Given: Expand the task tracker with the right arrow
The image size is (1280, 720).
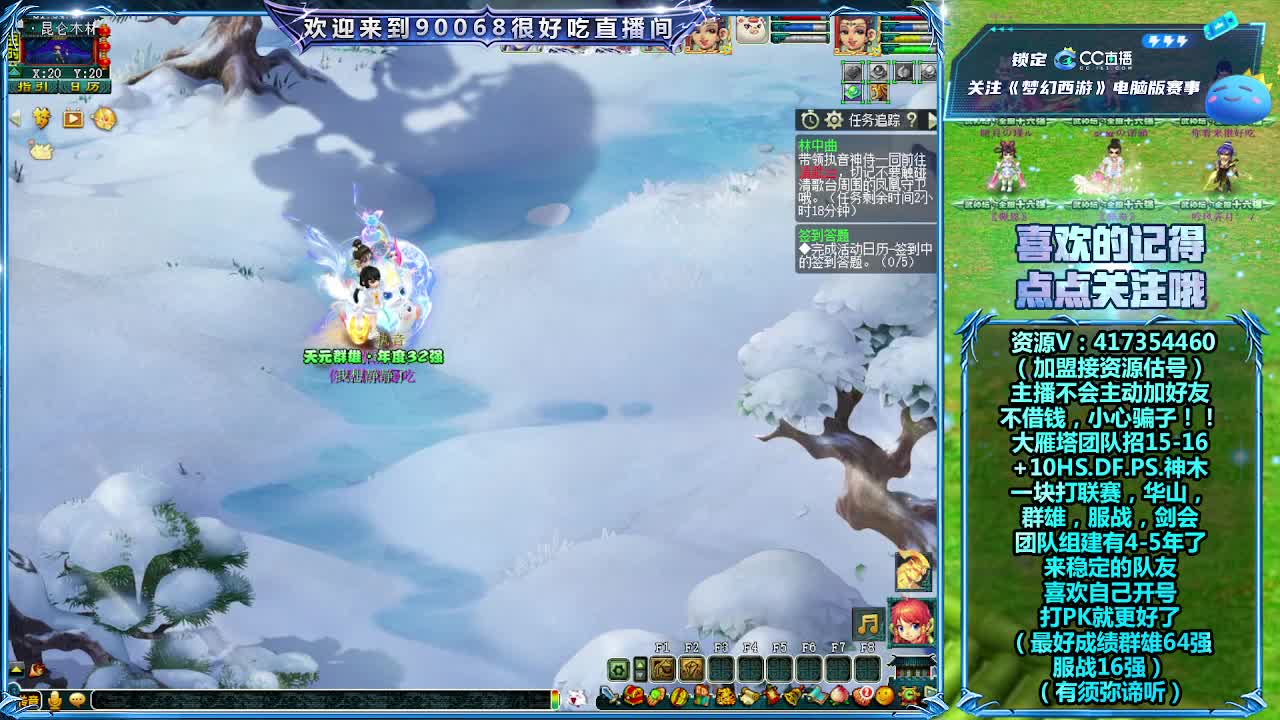Looking at the screenshot, I should 933,118.
